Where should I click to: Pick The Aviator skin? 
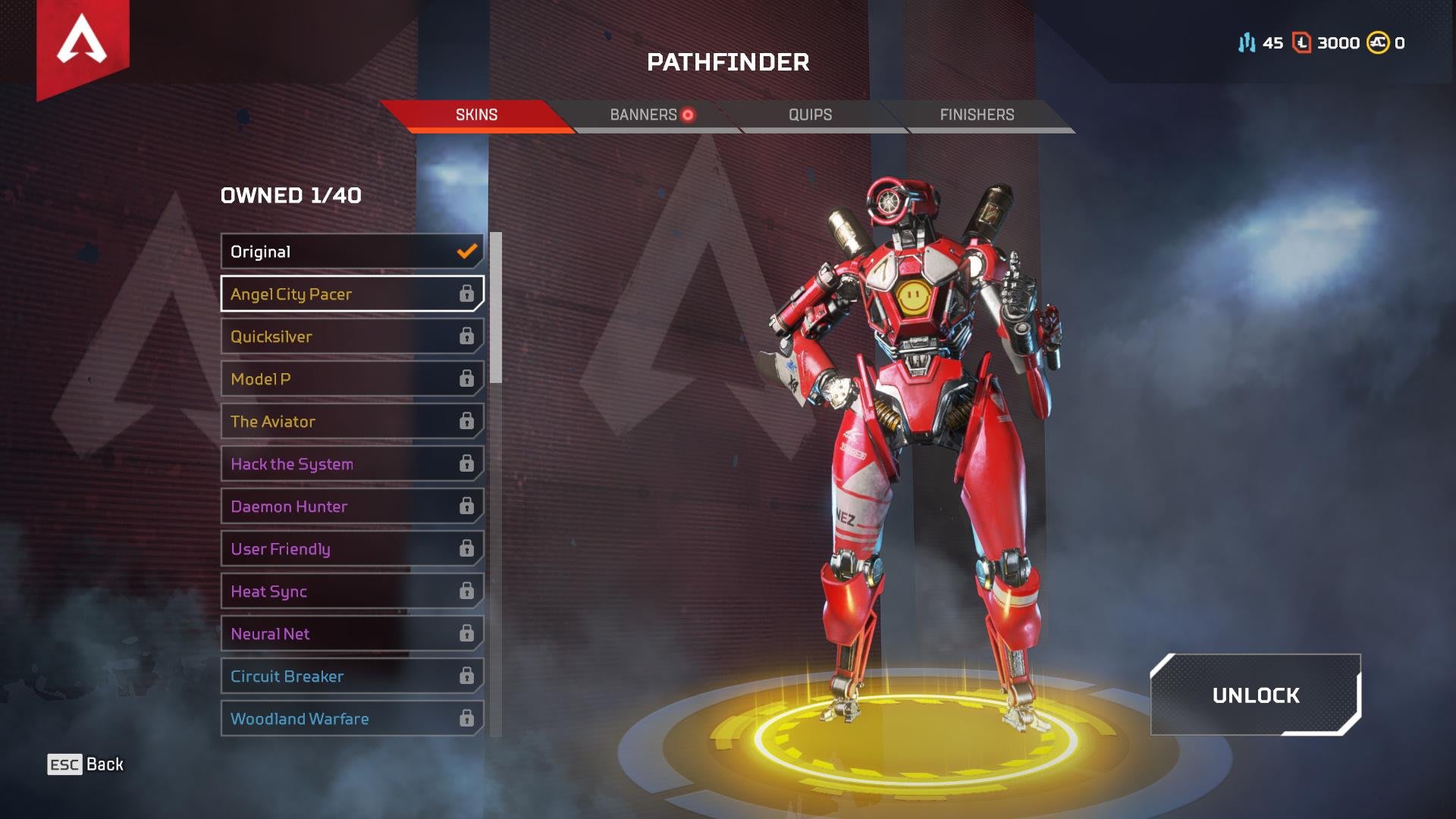tap(352, 422)
